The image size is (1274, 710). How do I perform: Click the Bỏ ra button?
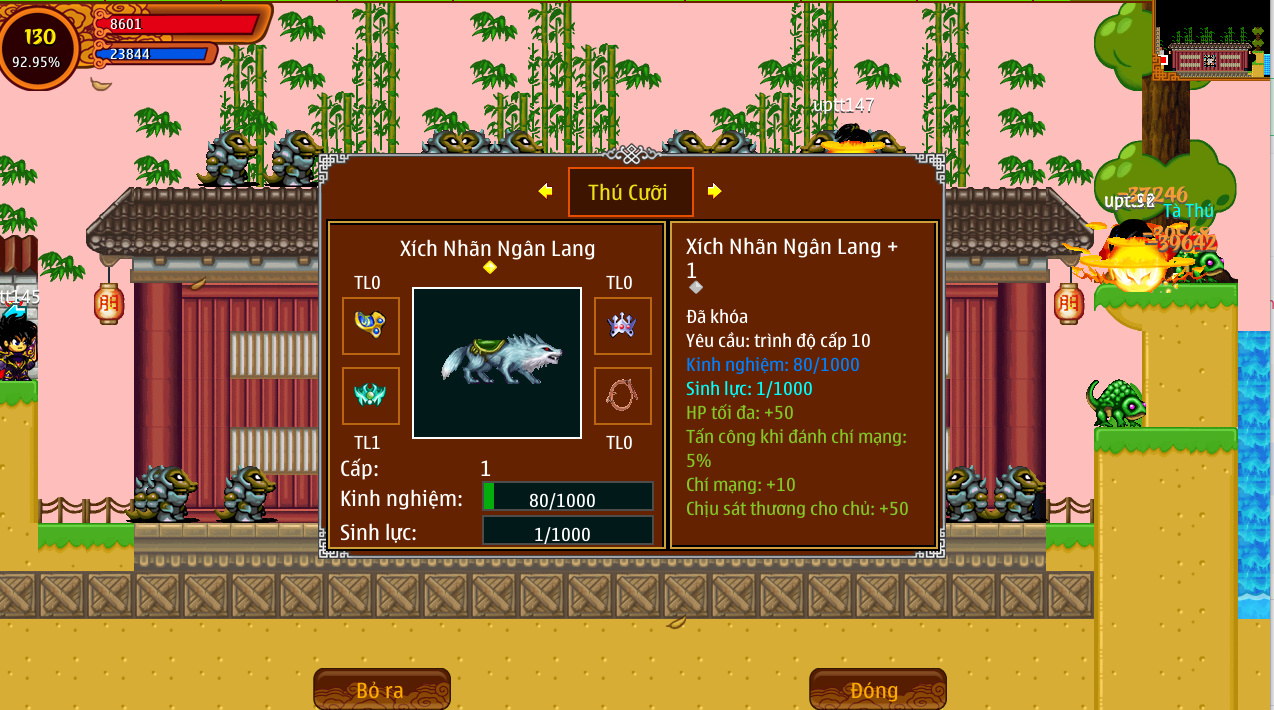pyautogui.click(x=381, y=690)
